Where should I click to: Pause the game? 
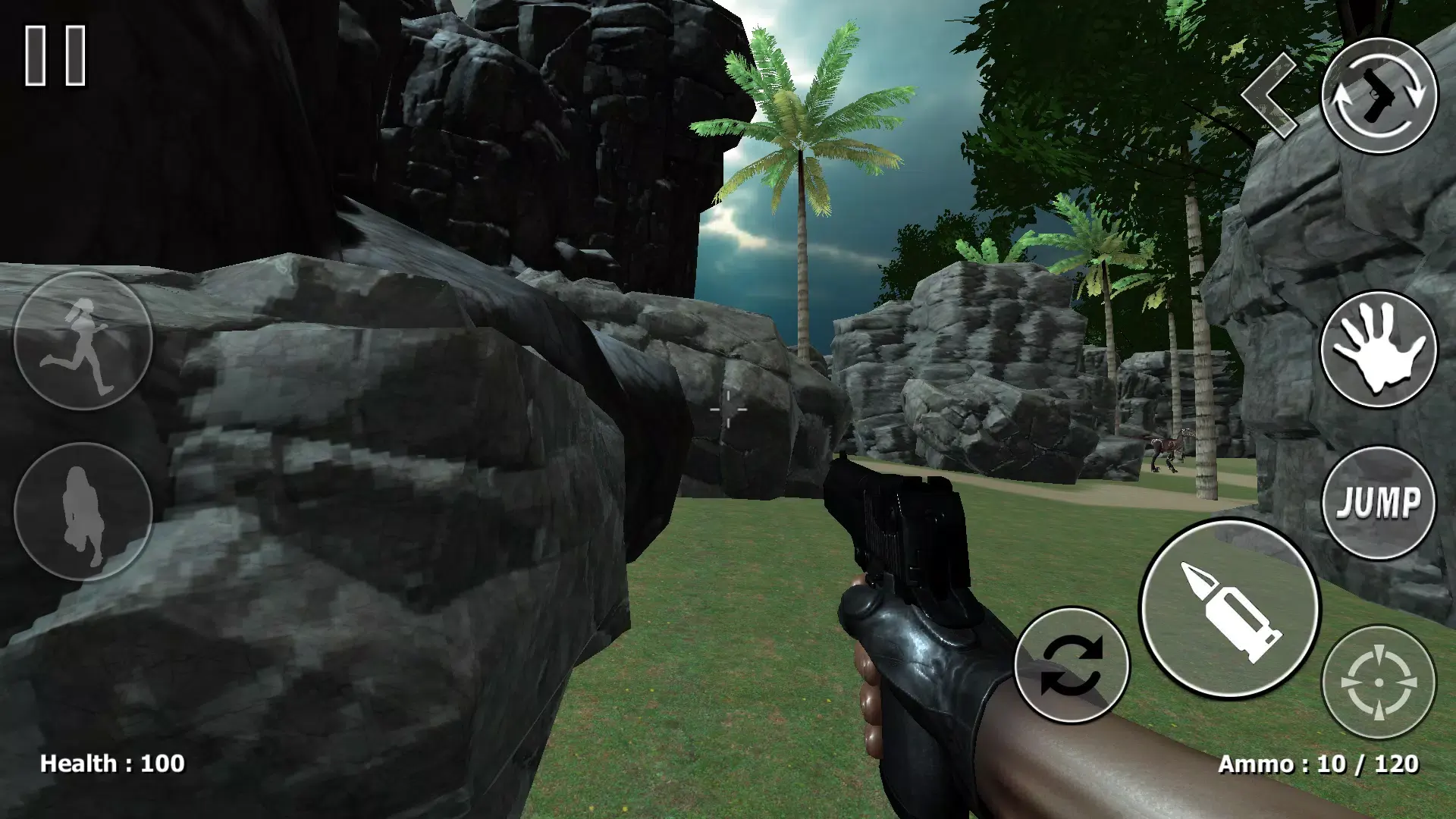(55, 55)
